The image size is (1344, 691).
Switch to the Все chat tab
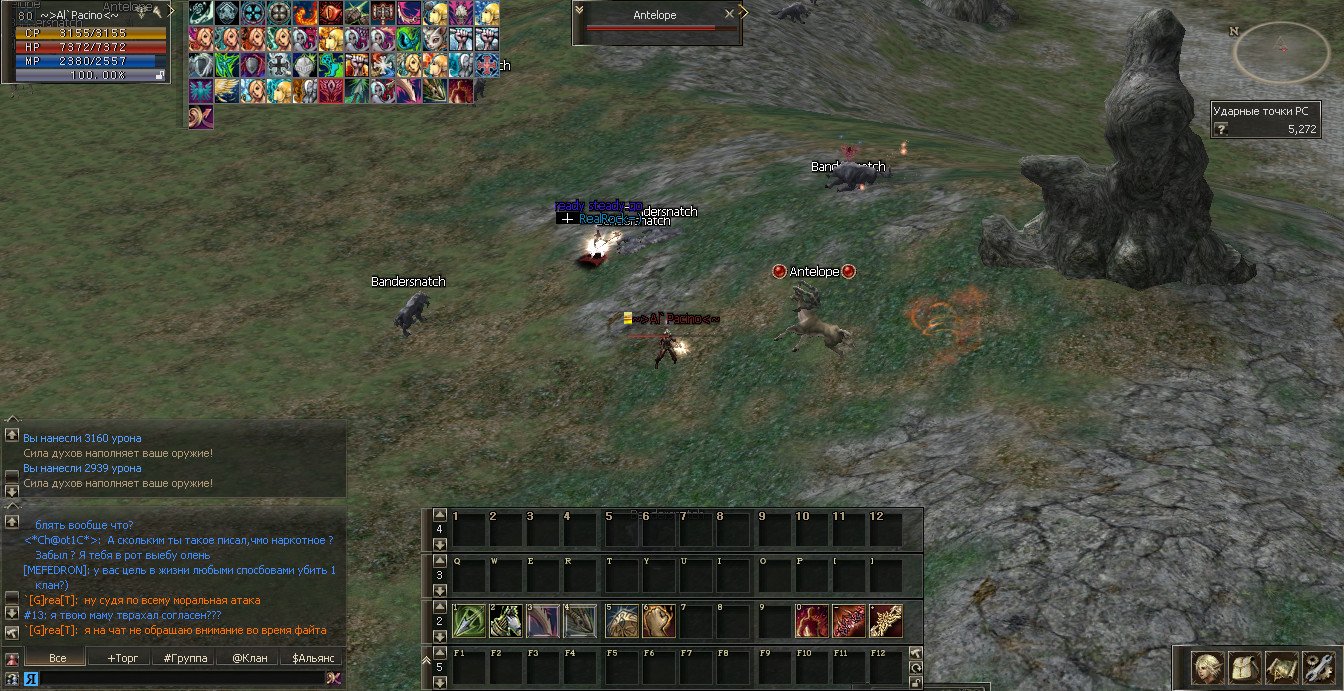pos(58,658)
